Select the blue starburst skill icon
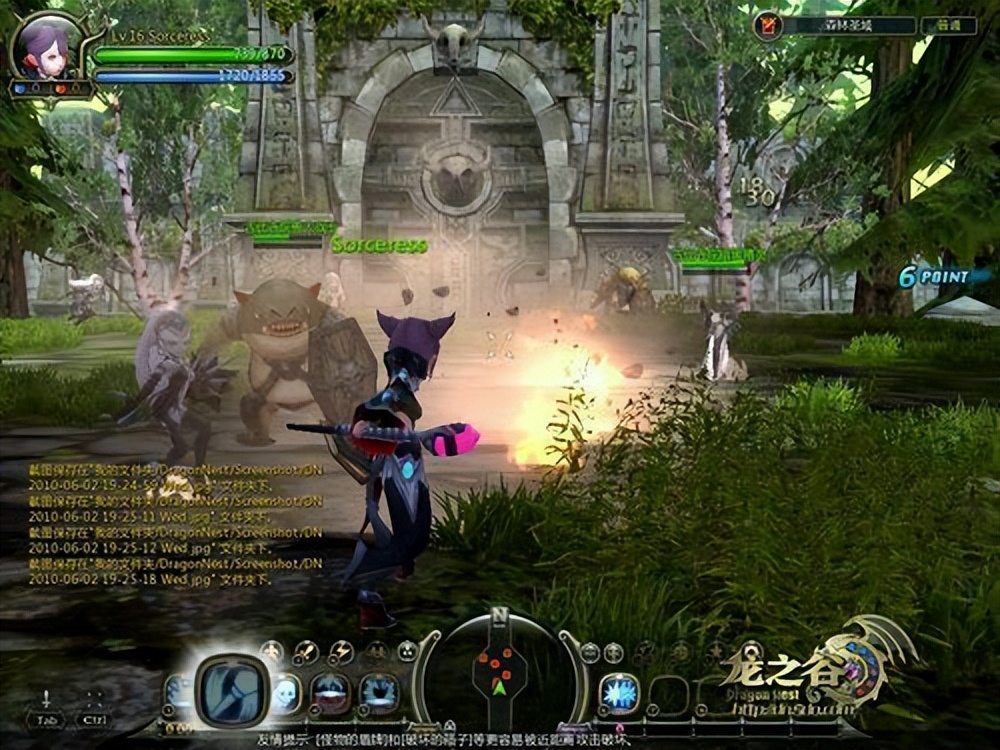 coord(618,693)
